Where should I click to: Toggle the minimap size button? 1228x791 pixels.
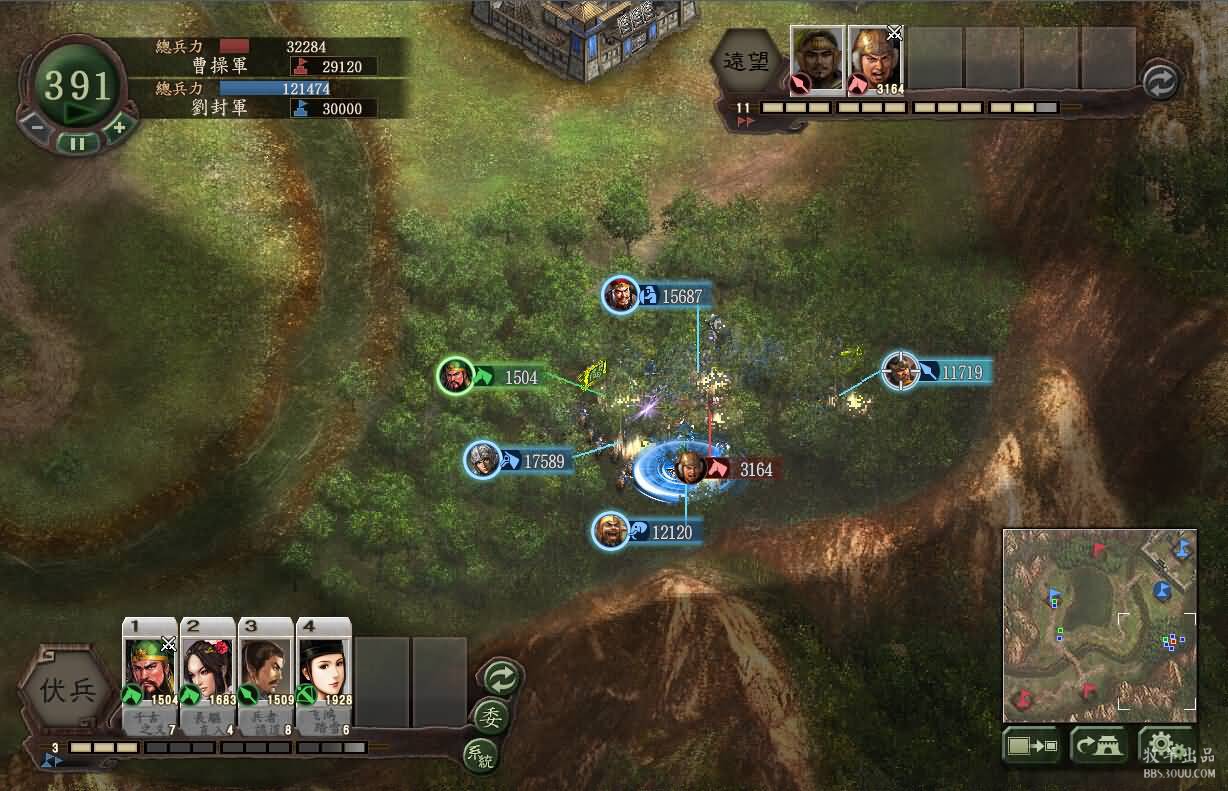point(1031,747)
